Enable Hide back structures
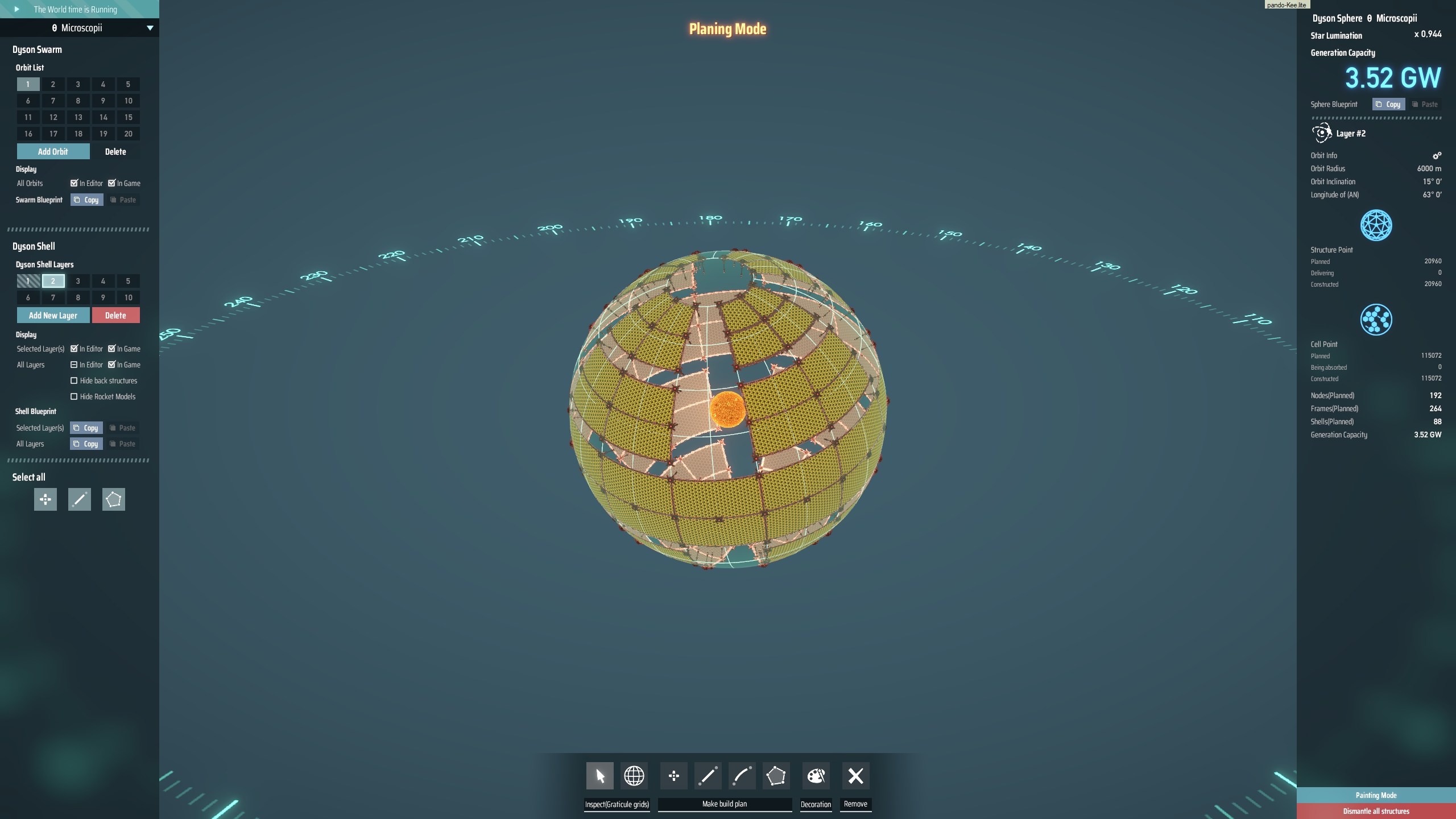This screenshot has width=1456, height=819. pos(75,380)
